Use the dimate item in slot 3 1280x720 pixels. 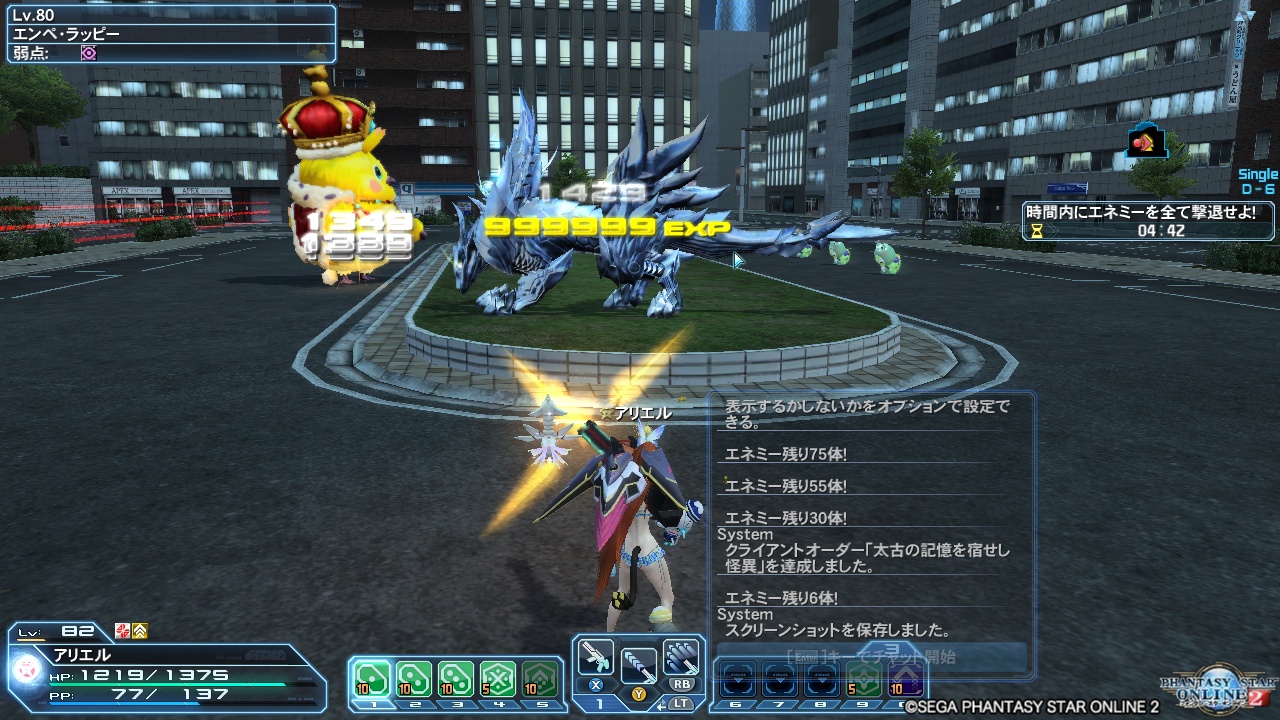[458, 677]
